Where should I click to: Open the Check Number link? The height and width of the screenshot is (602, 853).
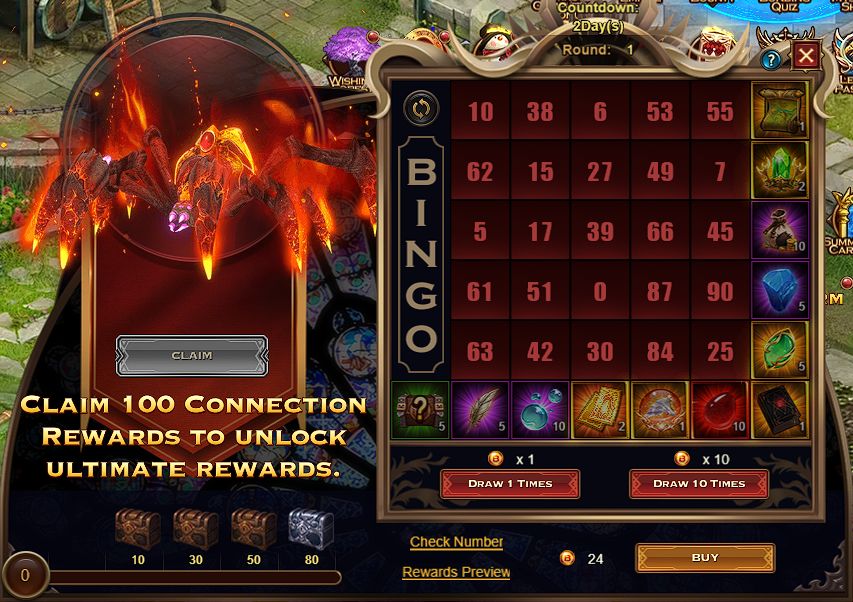click(x=456, y=542)
